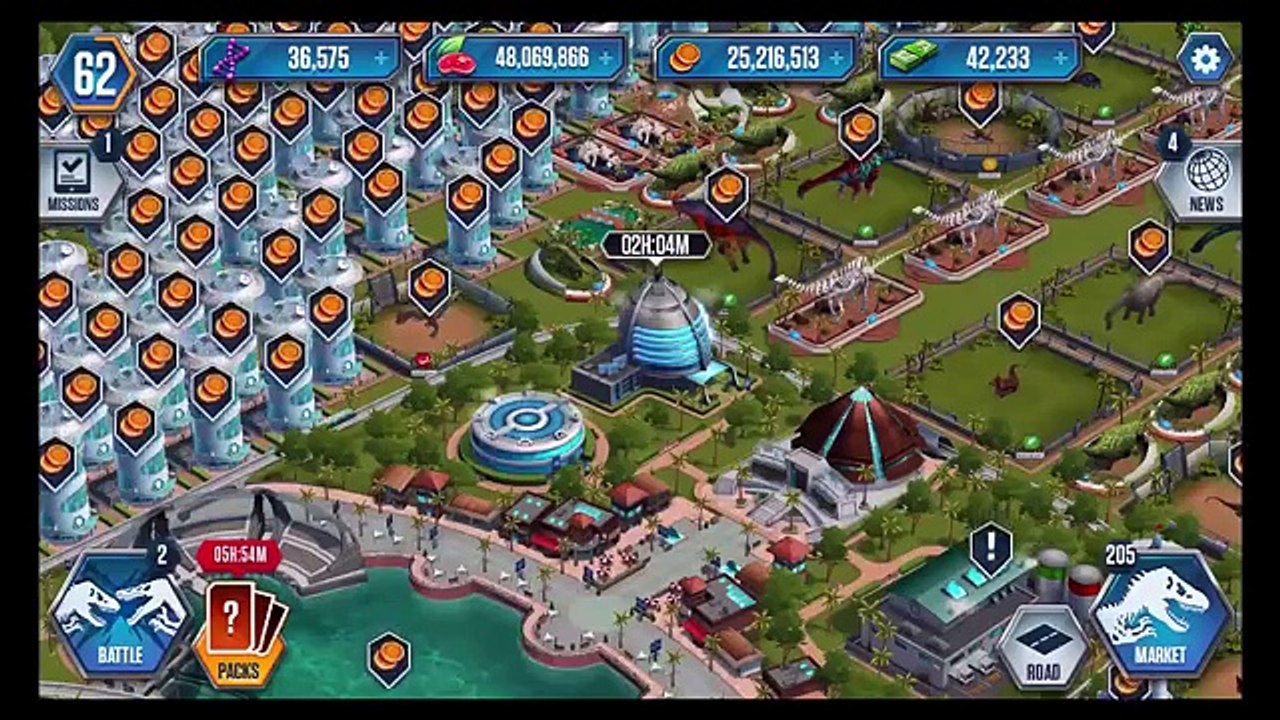Open the level 62 player badge

pyautogui.click(x=93, y=73)
